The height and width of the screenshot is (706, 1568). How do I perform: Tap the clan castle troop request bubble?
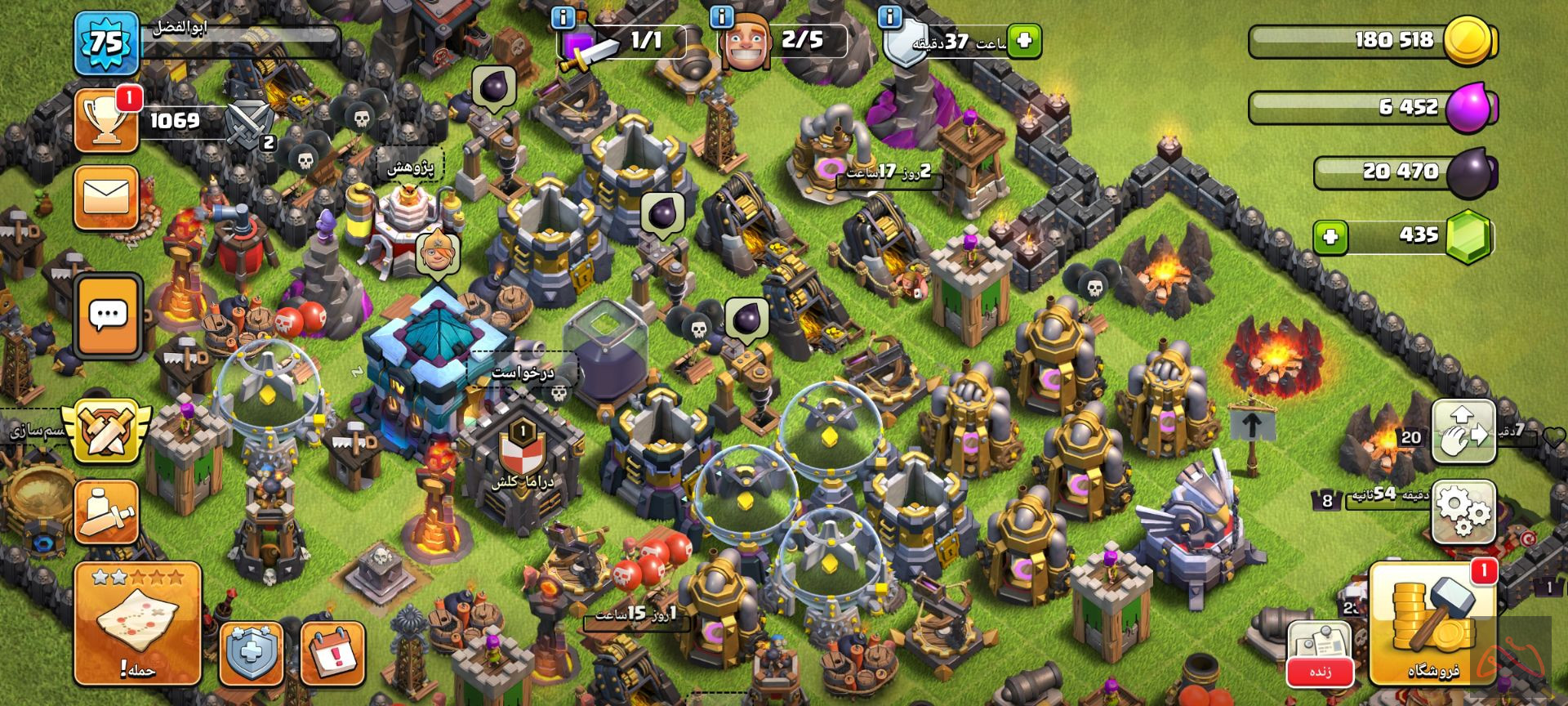click(523, 373)
